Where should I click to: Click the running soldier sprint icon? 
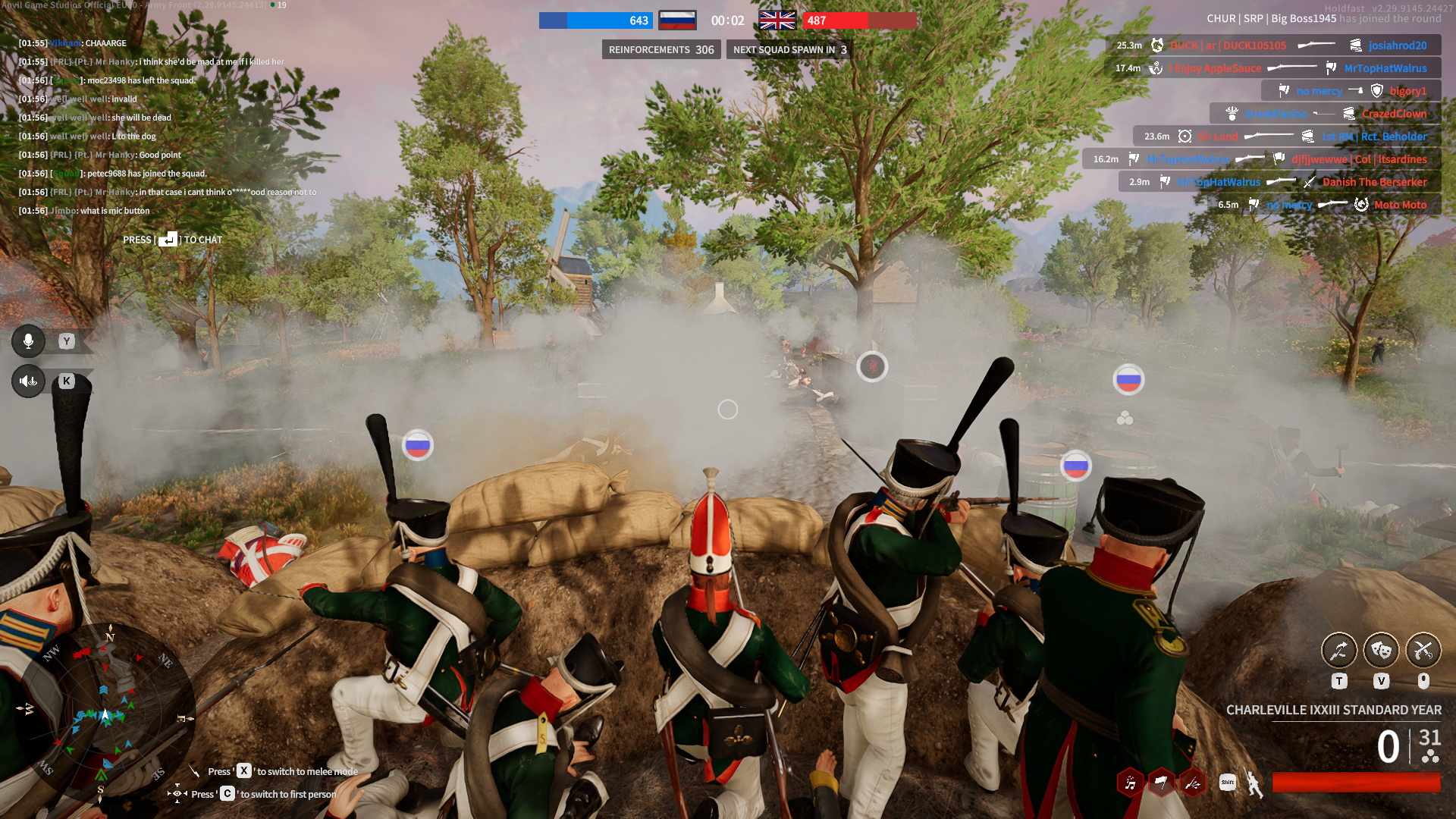(1254, 784)
